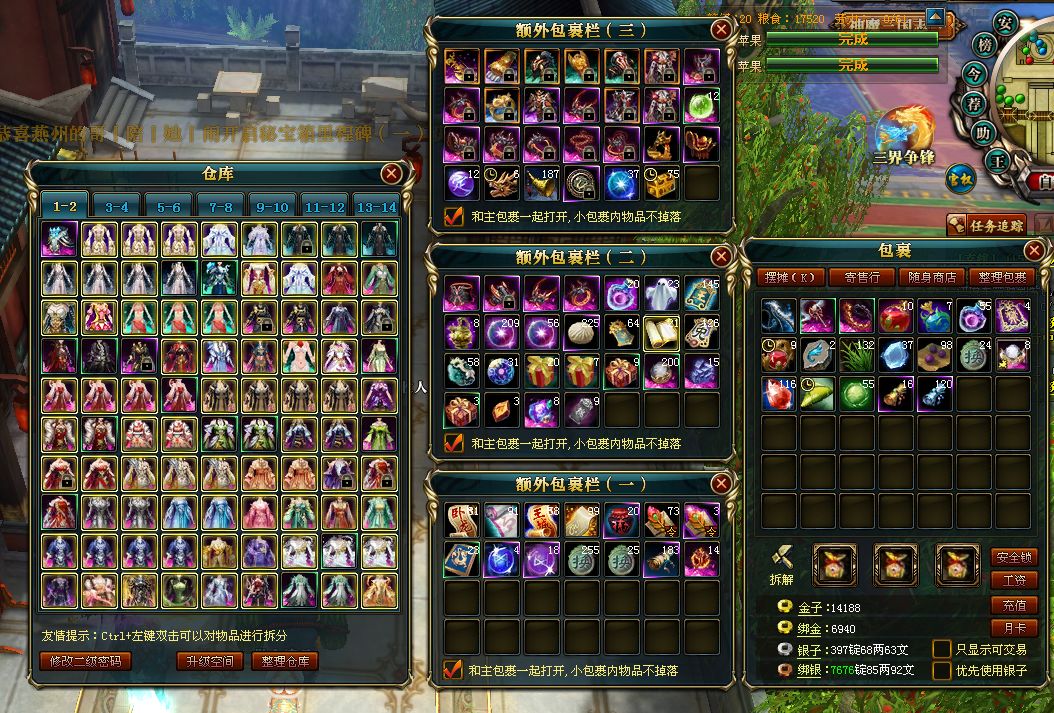The width and height of the screenshot is (1054, 713).
Task: Select the 拆解 hammer icon
Action: pos(782,558)
